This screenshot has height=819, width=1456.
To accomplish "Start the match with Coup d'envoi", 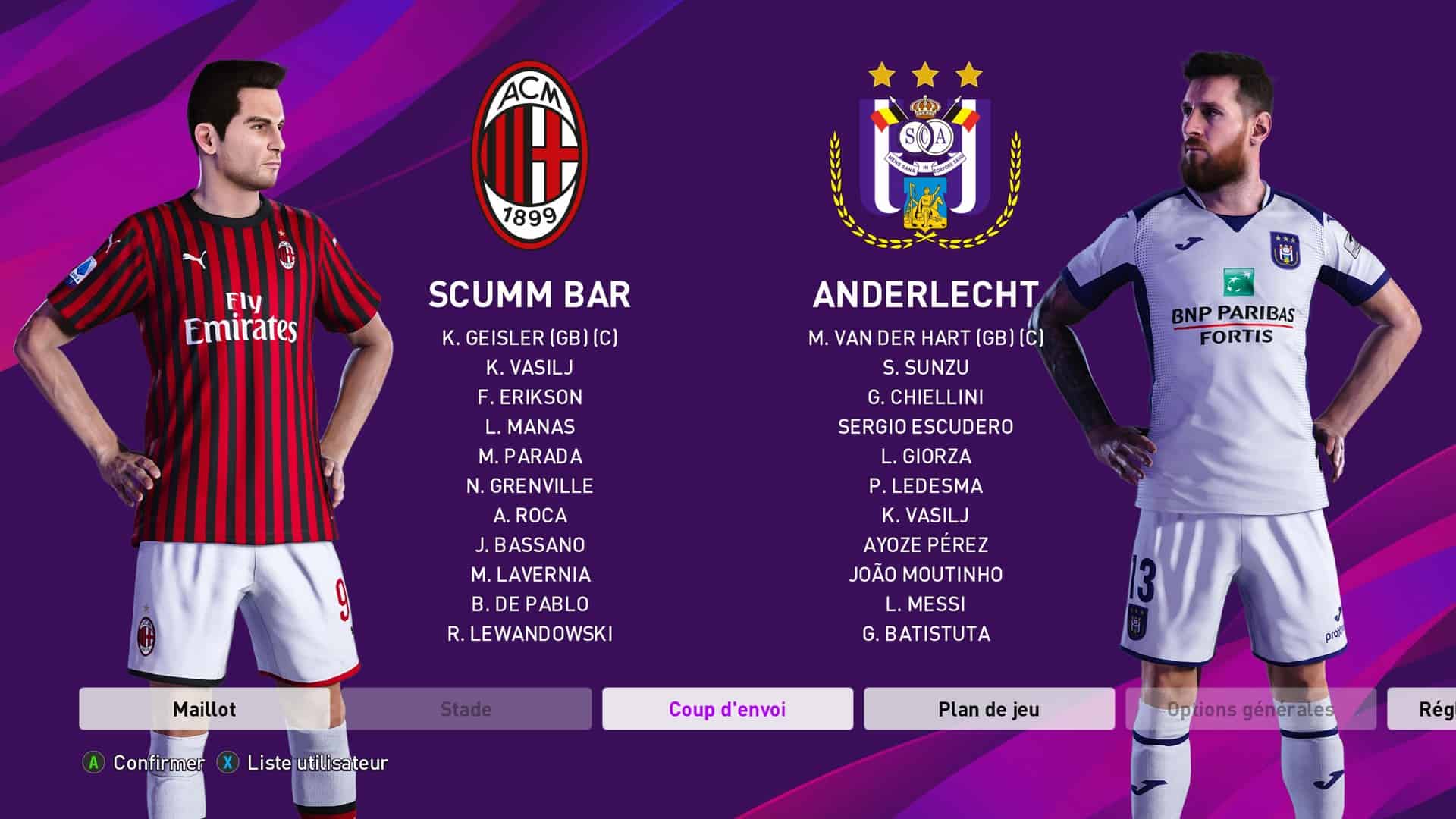I will point(727,709).
